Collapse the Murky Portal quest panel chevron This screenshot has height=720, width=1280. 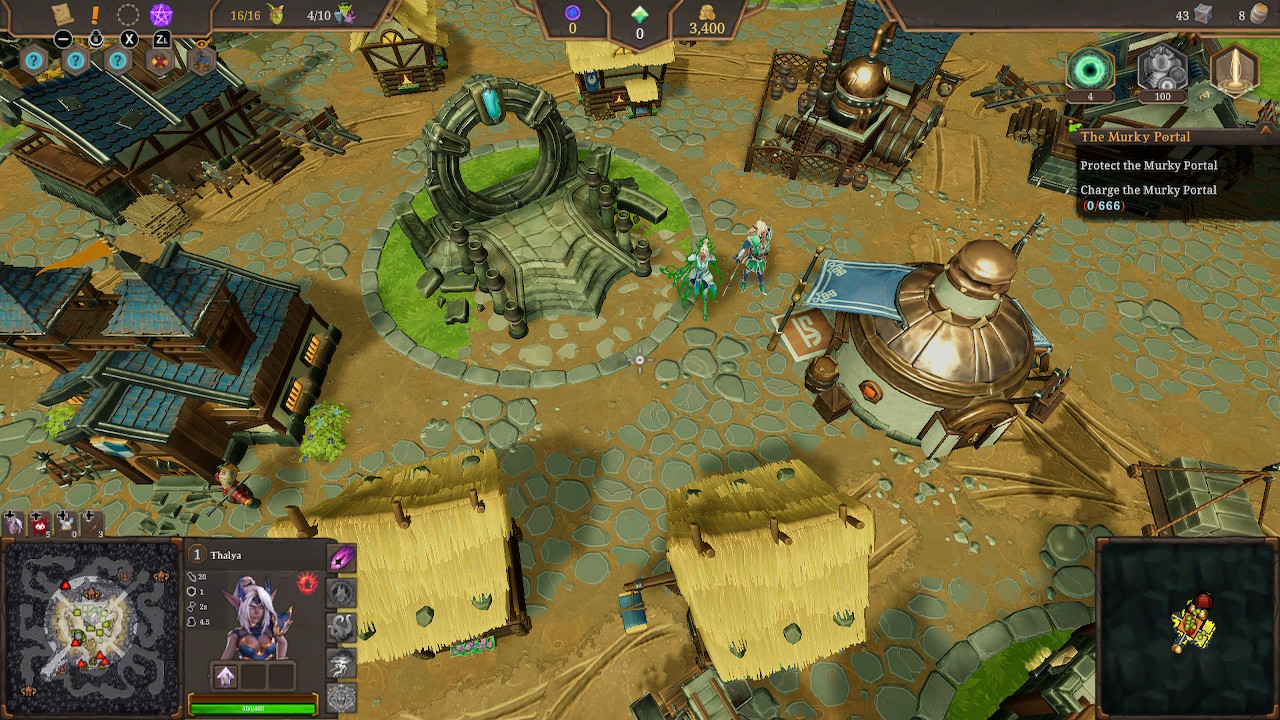pyautogui.click(x=1265, y=130)
